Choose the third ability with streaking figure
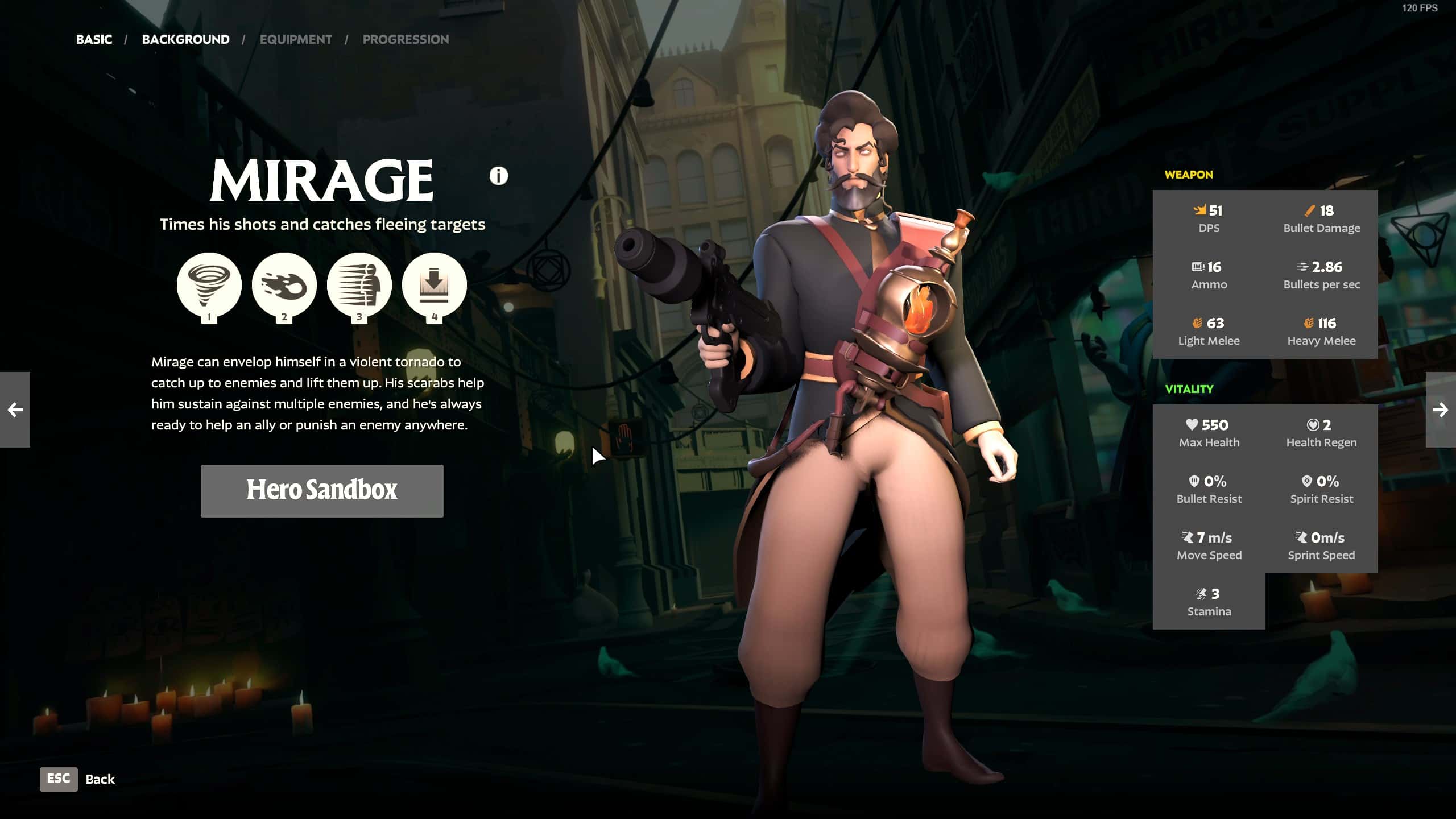 pos(359,285)
